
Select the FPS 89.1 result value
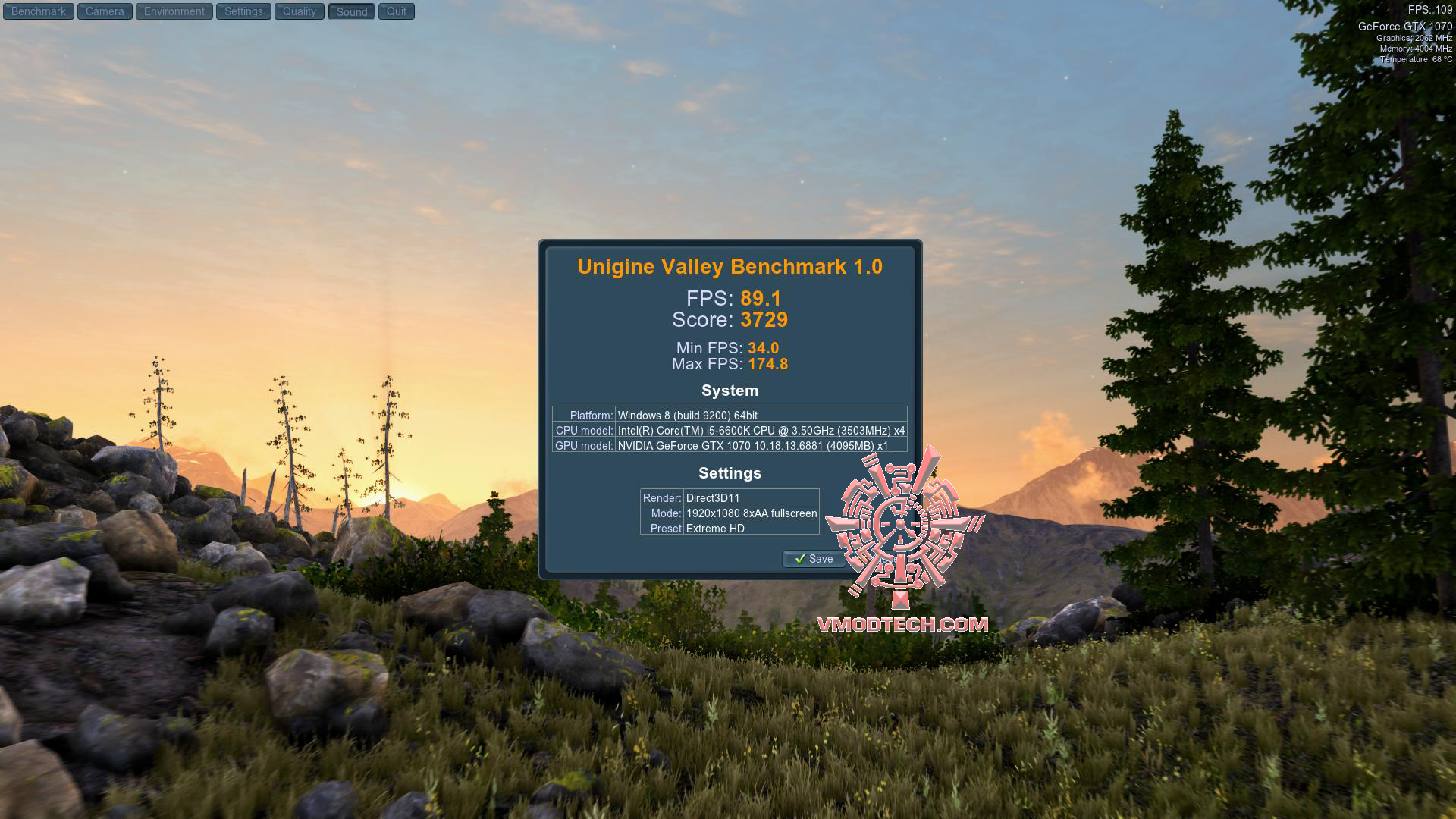[x=762, y=298]
